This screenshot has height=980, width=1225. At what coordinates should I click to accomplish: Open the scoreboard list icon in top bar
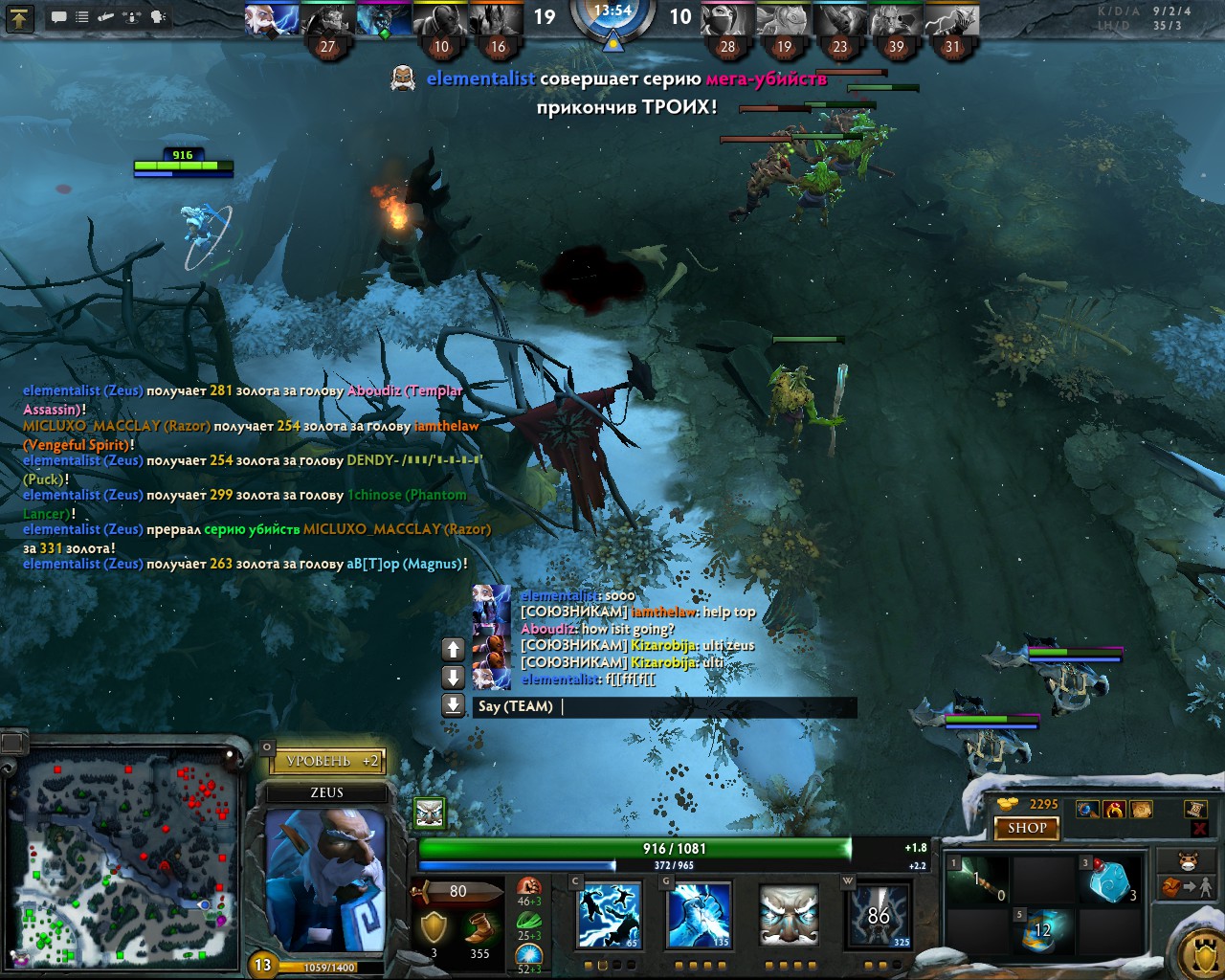click(x=82, y=17)
